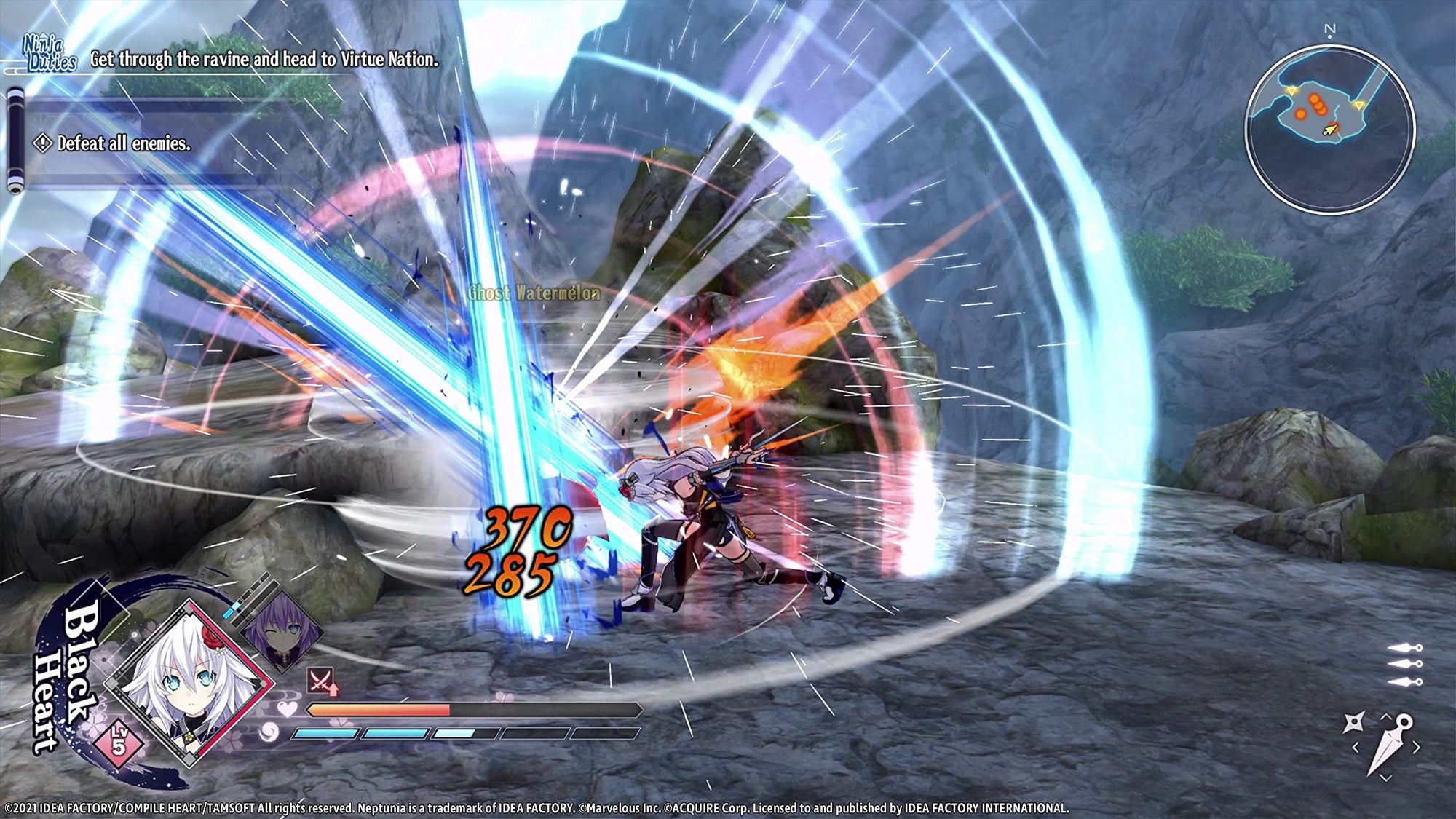Click the objective text Defeat all enemies

tap(124, 144)
